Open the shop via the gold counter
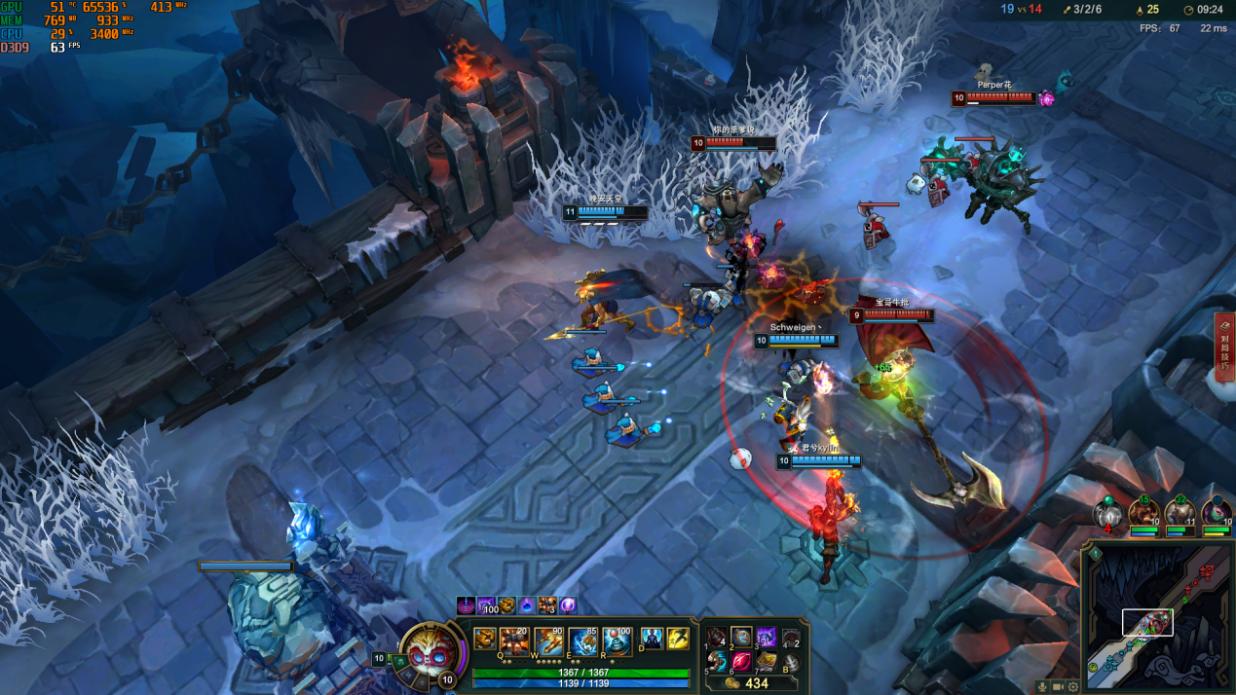The width and height of the screenshot is (1236, 695). 747,683
